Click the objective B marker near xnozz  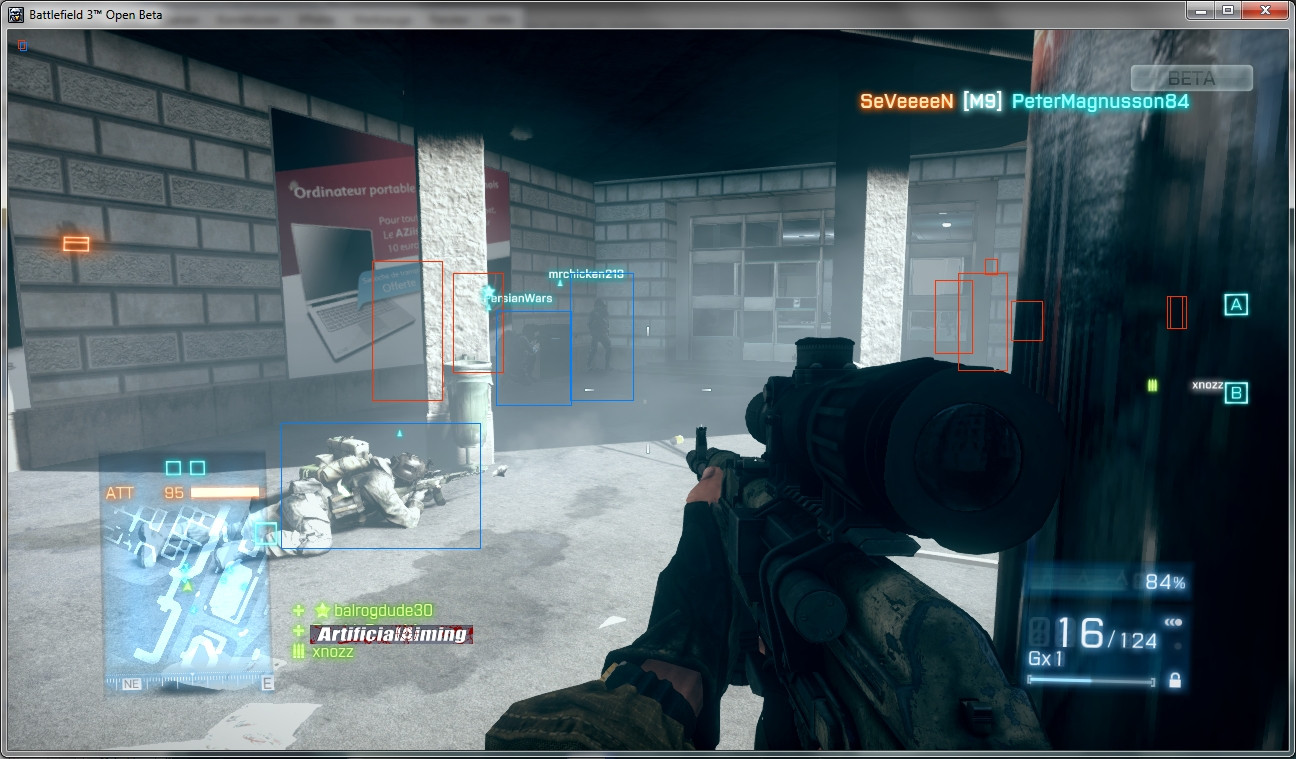pos(1234,393)
